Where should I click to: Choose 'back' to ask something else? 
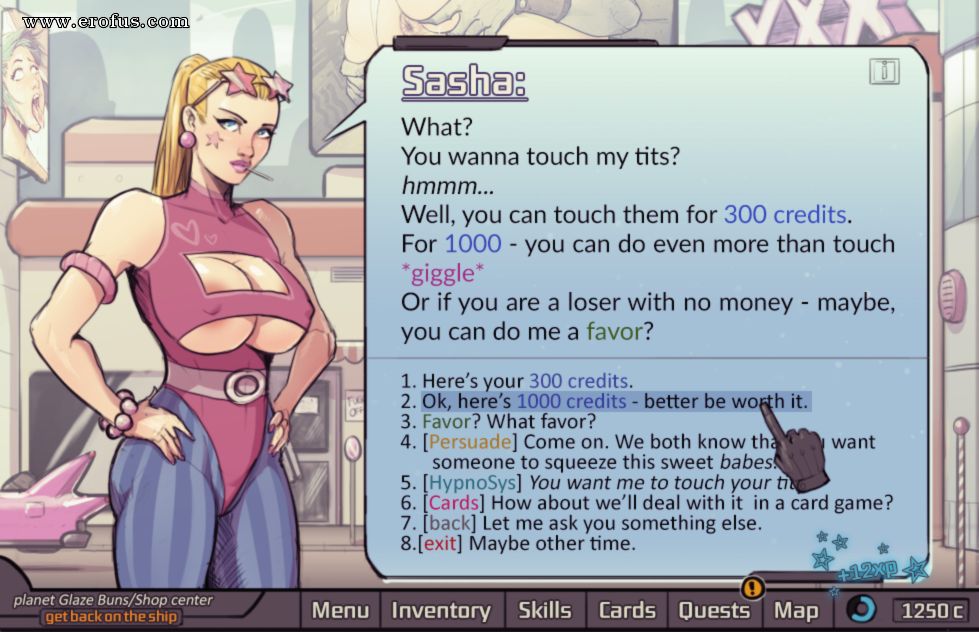pos(580,523)
